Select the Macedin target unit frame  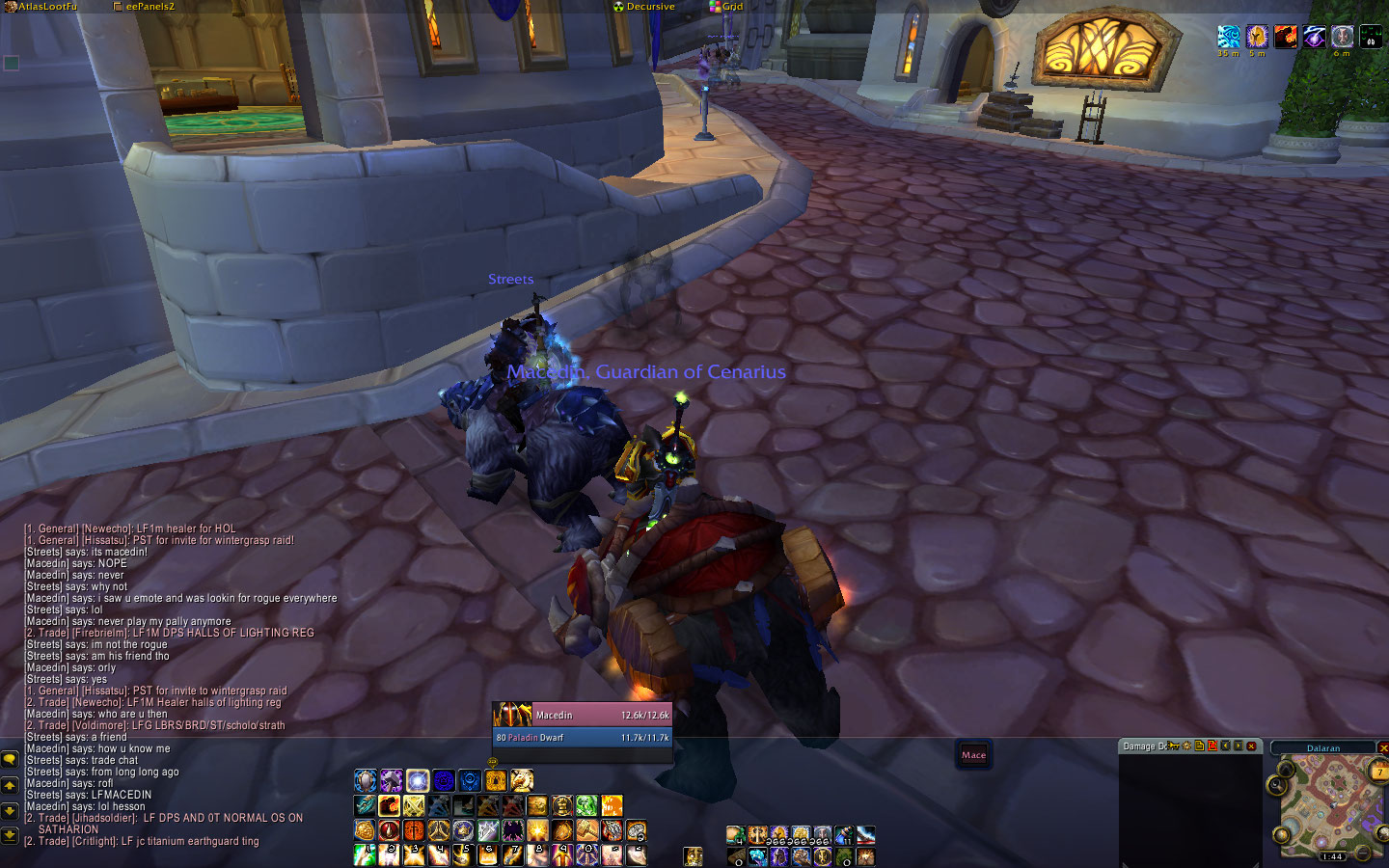click(x=582, y=715)
